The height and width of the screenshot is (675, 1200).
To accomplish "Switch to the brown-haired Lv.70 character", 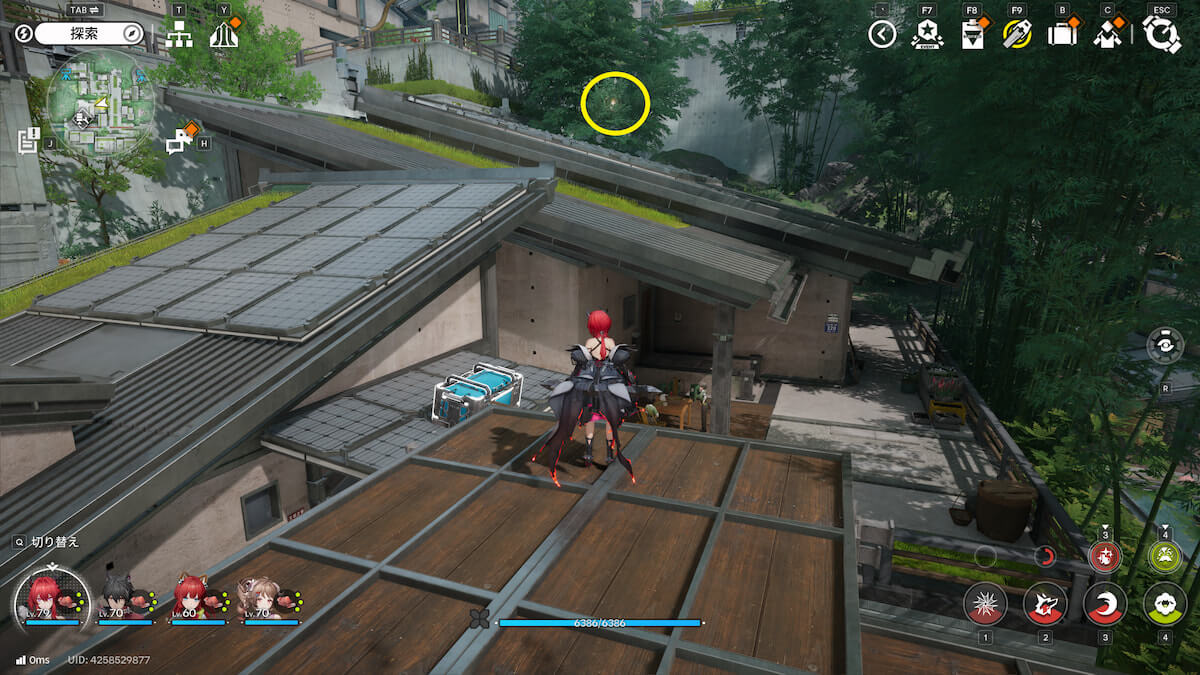I will click(x=258, y=597).
